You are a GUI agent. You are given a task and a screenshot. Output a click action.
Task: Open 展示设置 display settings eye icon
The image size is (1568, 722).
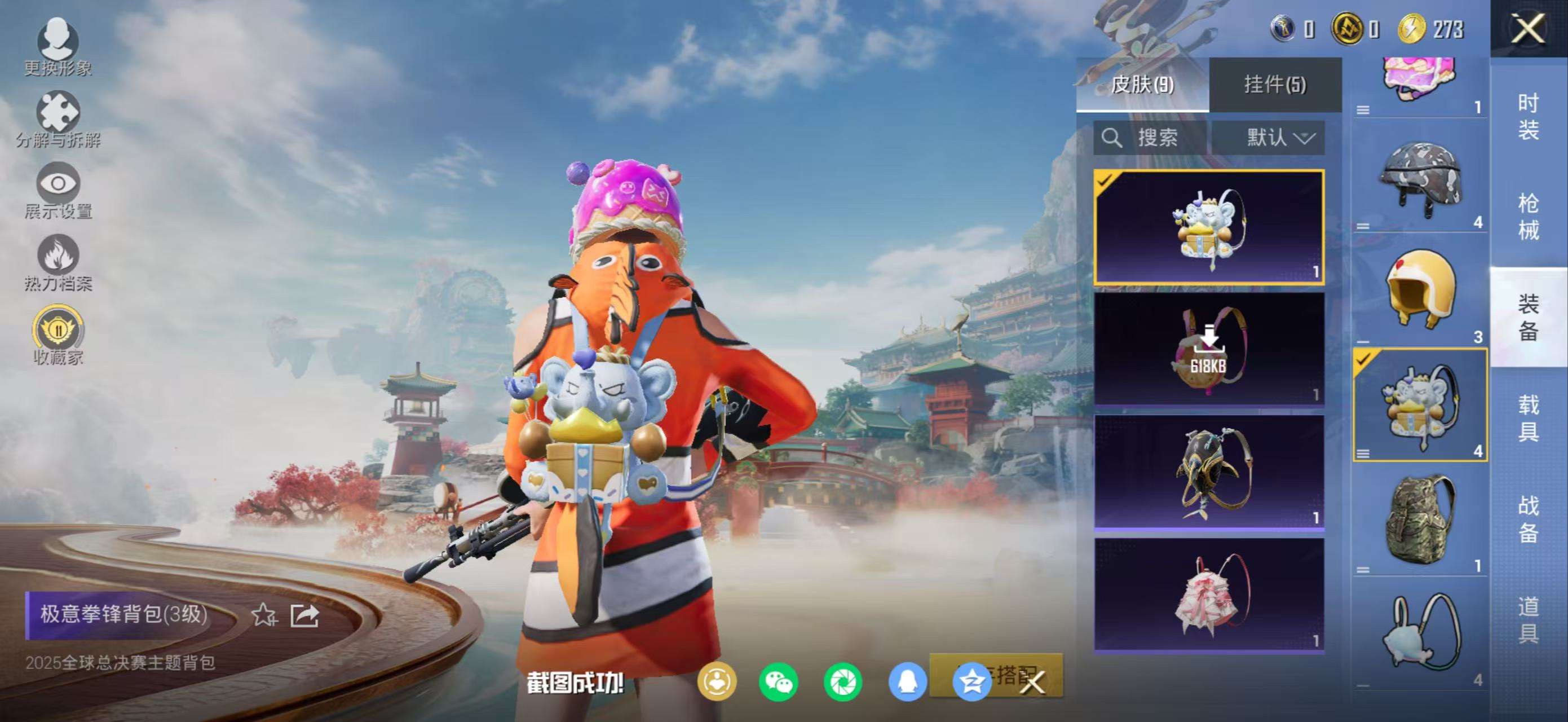click(58, 190)
